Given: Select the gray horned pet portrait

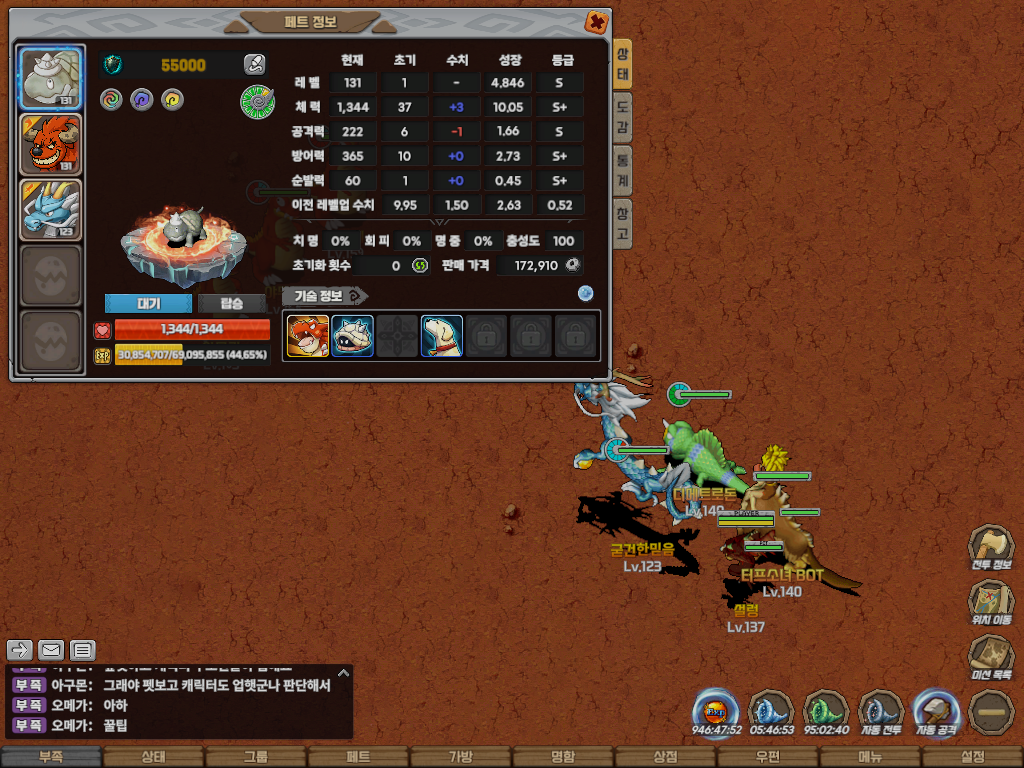Looking at the screenshot, I should 51,78.
